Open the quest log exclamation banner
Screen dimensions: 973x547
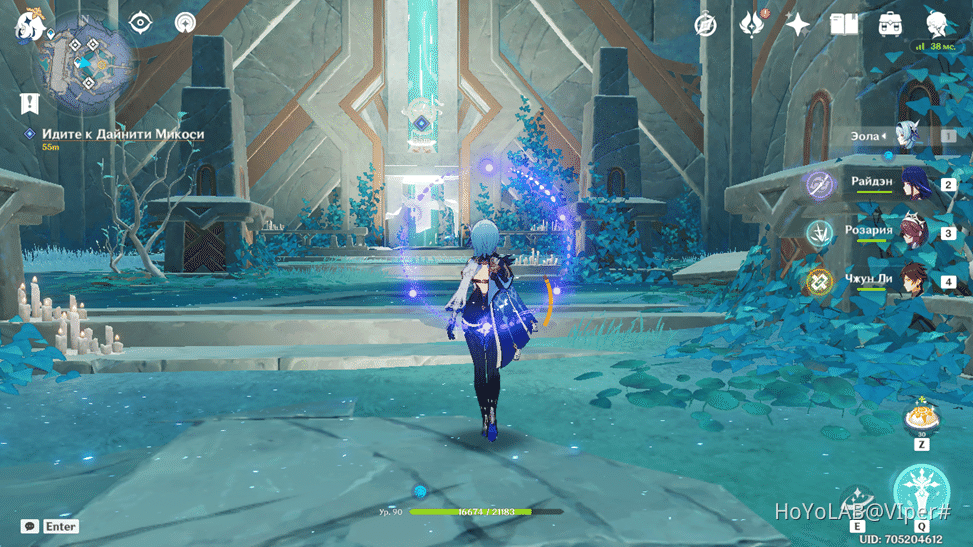point(29,103)
